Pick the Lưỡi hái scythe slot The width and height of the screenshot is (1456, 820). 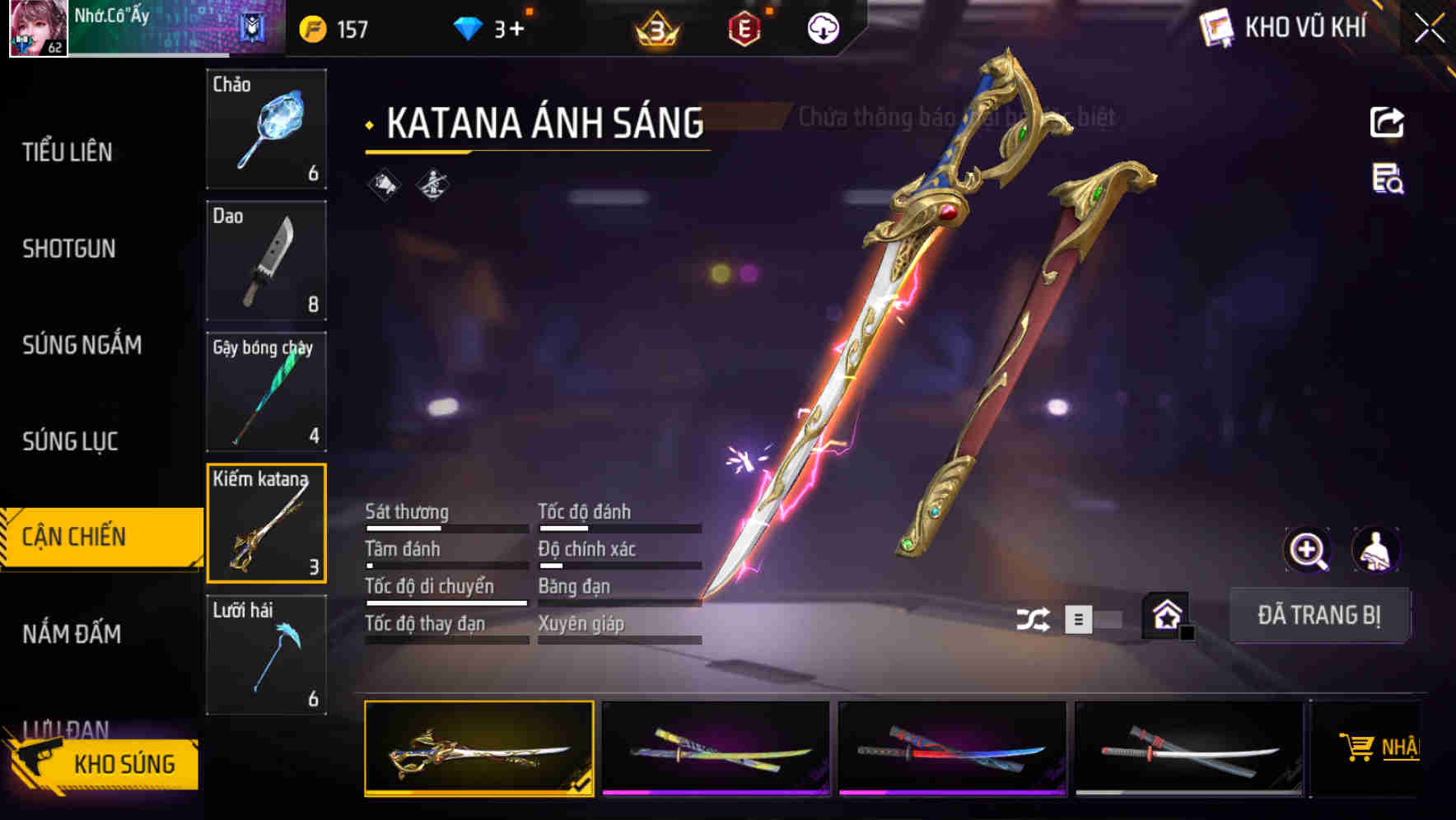(266, 655)
